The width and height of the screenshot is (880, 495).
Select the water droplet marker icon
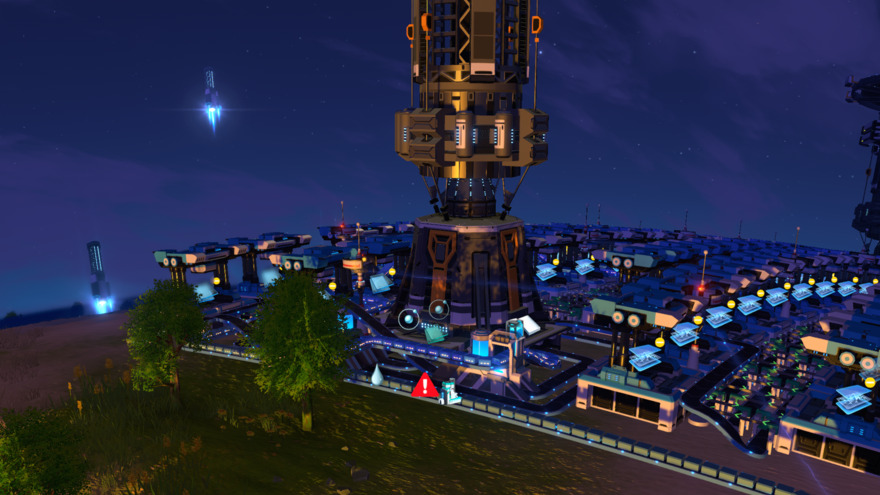pos(377,375)
